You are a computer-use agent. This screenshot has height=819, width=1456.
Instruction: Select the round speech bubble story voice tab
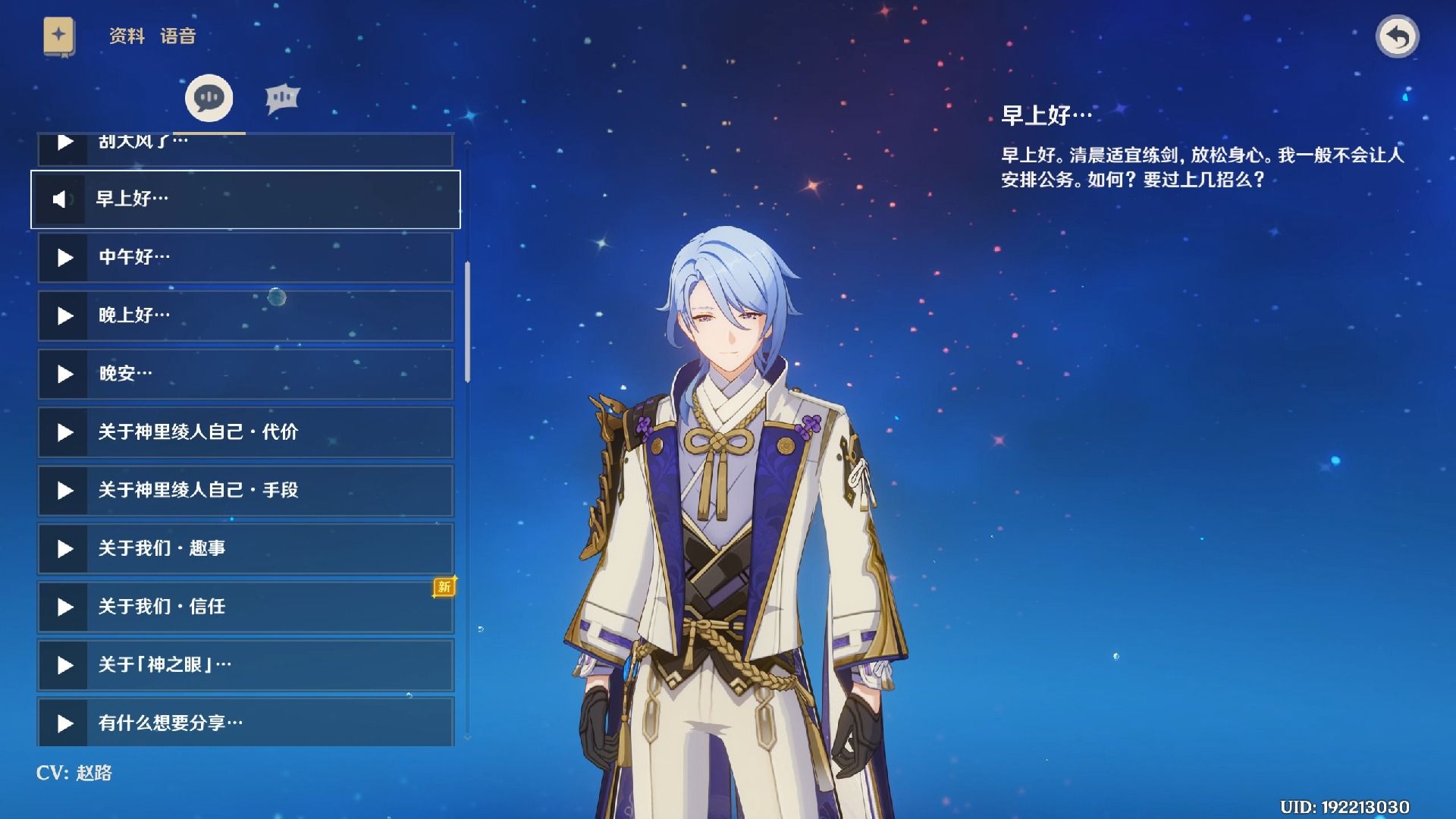pos(209,99)
